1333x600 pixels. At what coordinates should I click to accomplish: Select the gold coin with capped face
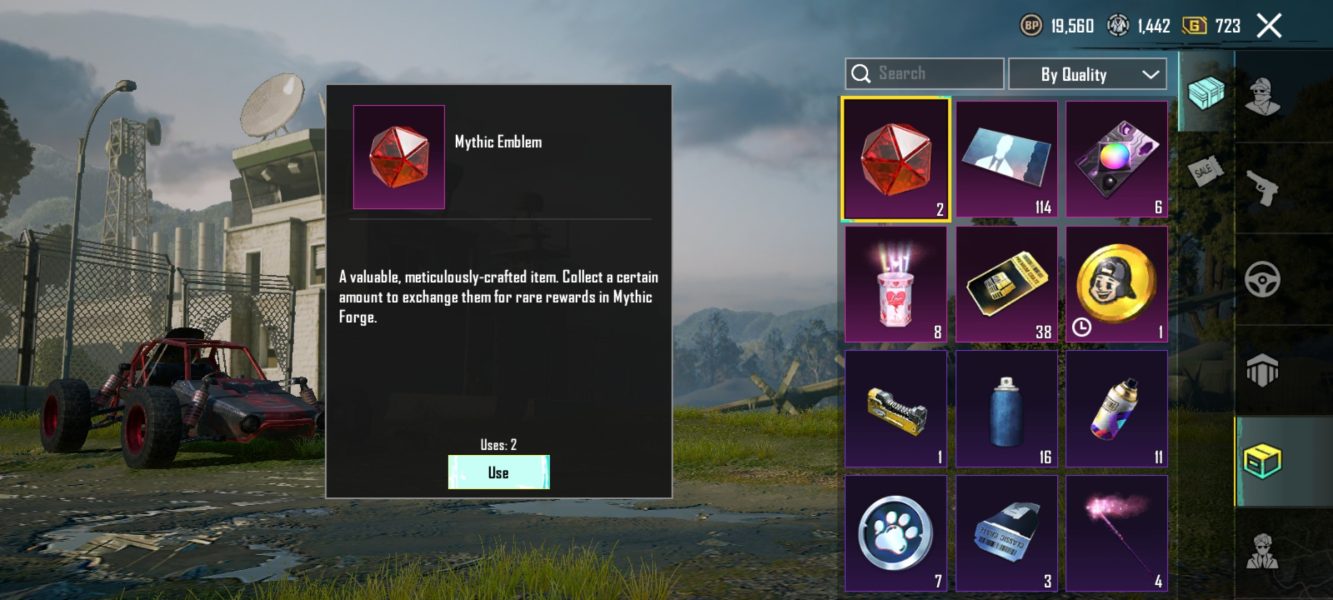tap(1116, 284)
